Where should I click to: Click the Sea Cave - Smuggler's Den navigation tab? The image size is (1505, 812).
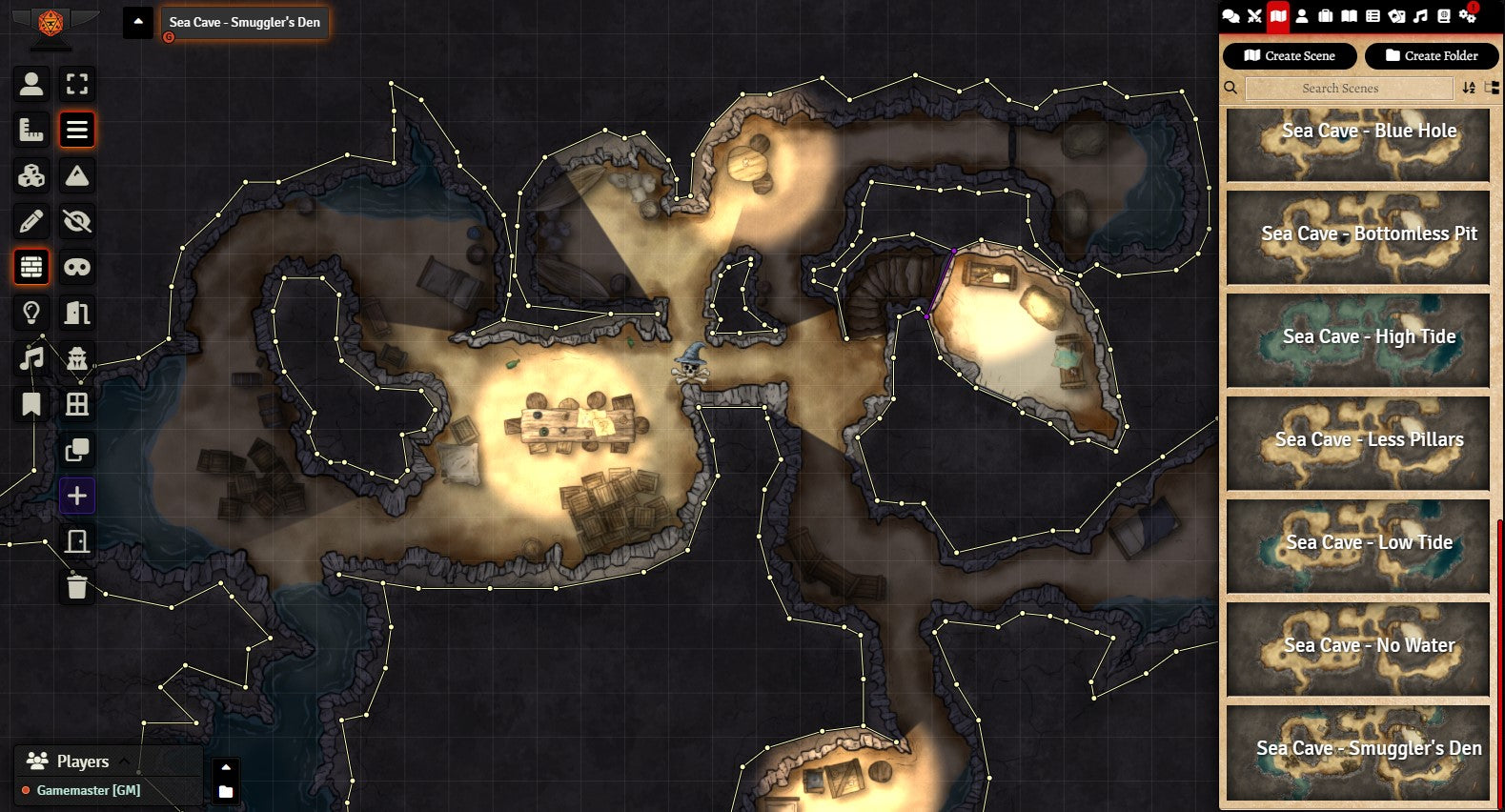click(244, 22)
